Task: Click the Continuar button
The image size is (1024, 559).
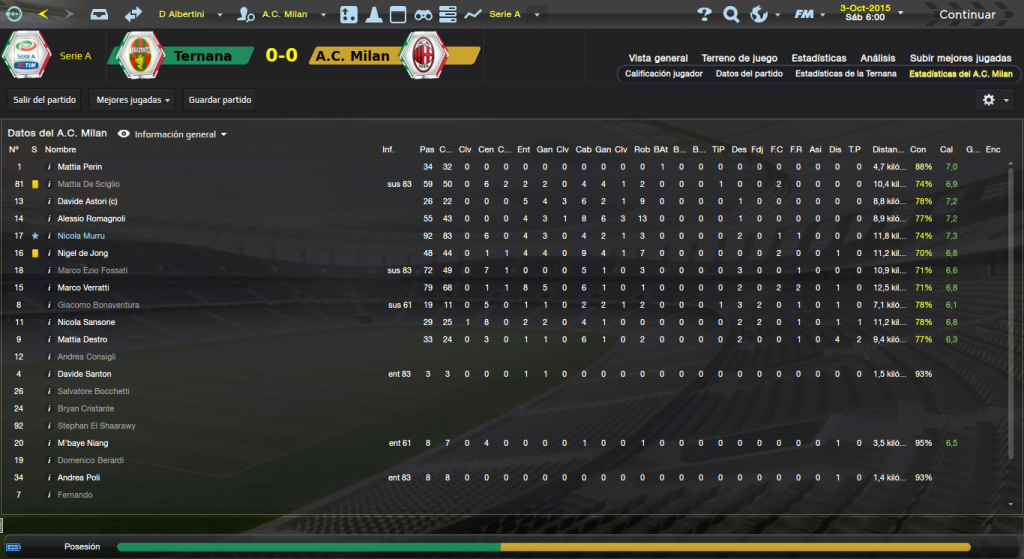Action: [966, 15]
